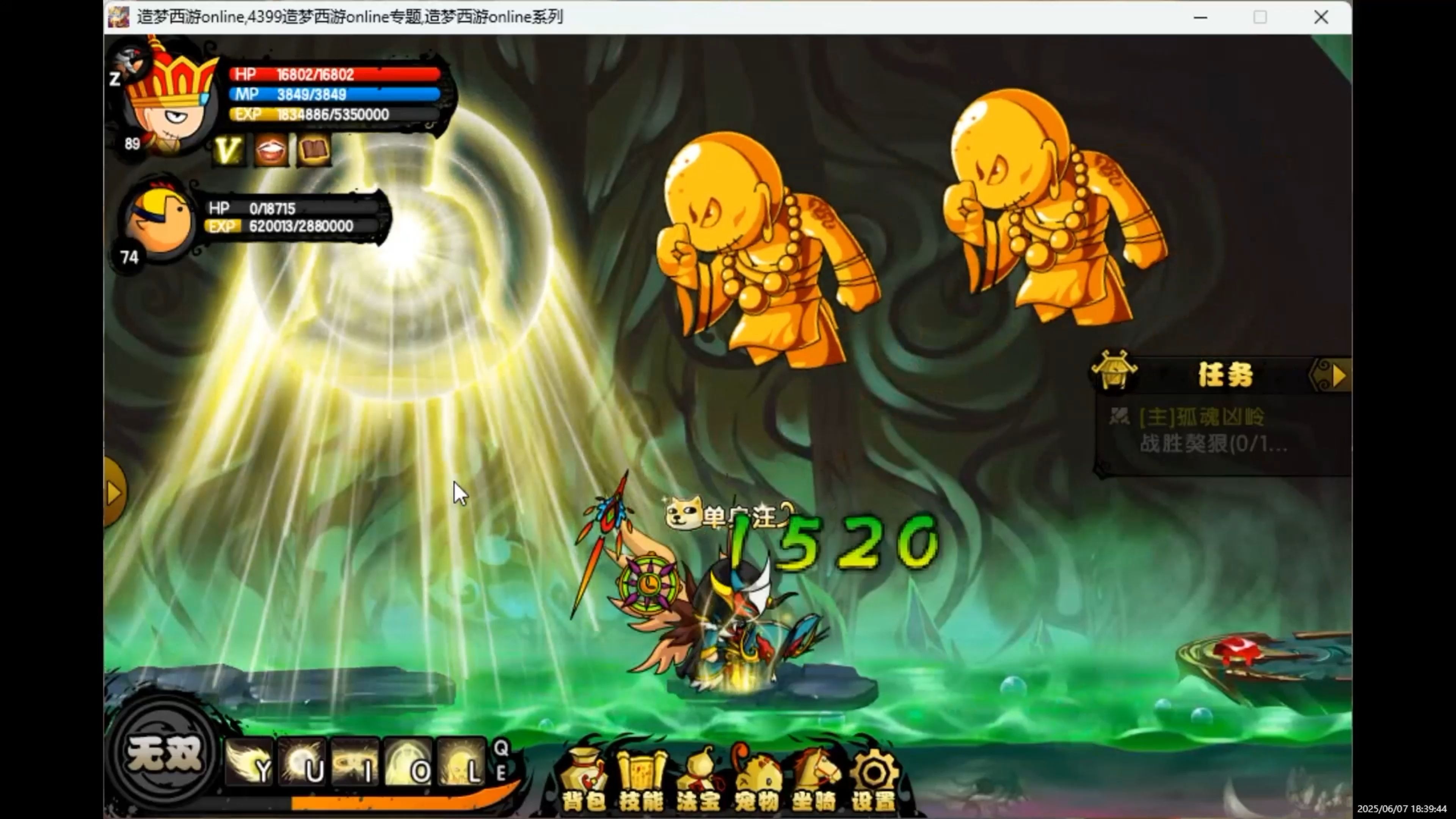Use the I-slot golden ring skill
Viewport: 1456px width, 819px height.
tap(355, 761)
